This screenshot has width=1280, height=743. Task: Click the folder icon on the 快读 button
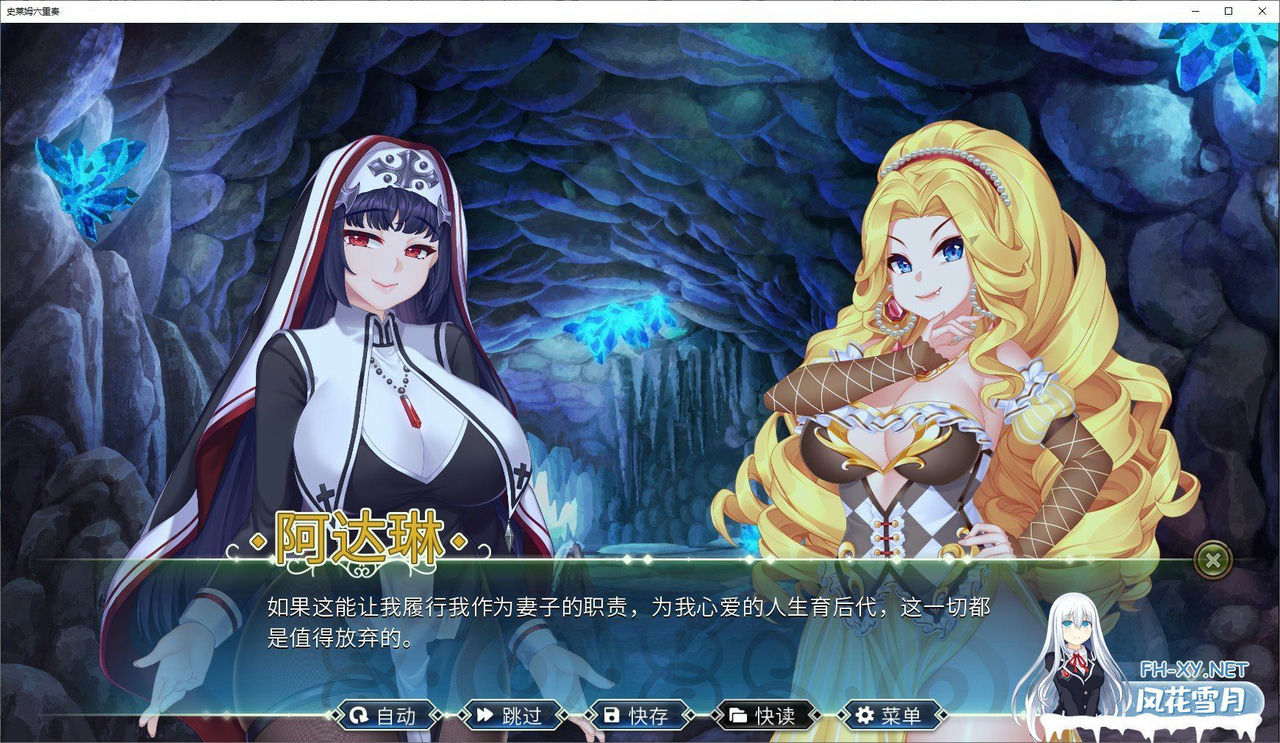pyautogui.click(x=737, y=715)
